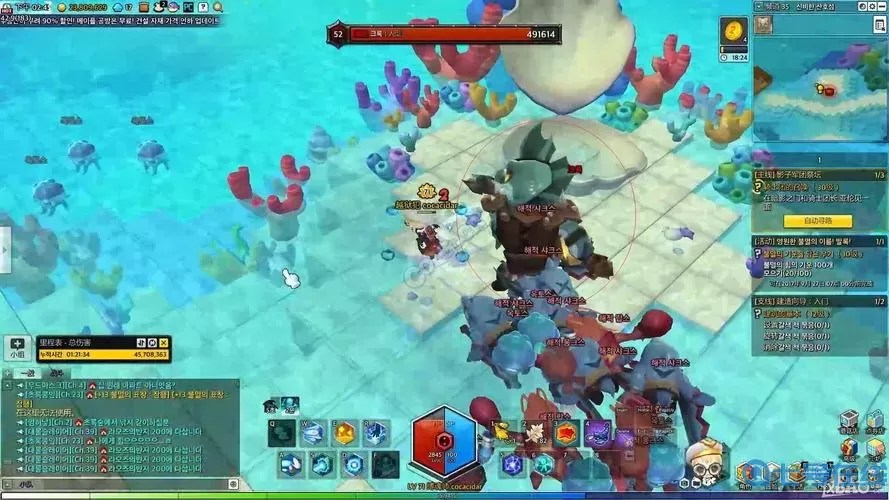The image size is (889, 500).
Task: Use the maple leaf item in slot 2
Action: 536,433
